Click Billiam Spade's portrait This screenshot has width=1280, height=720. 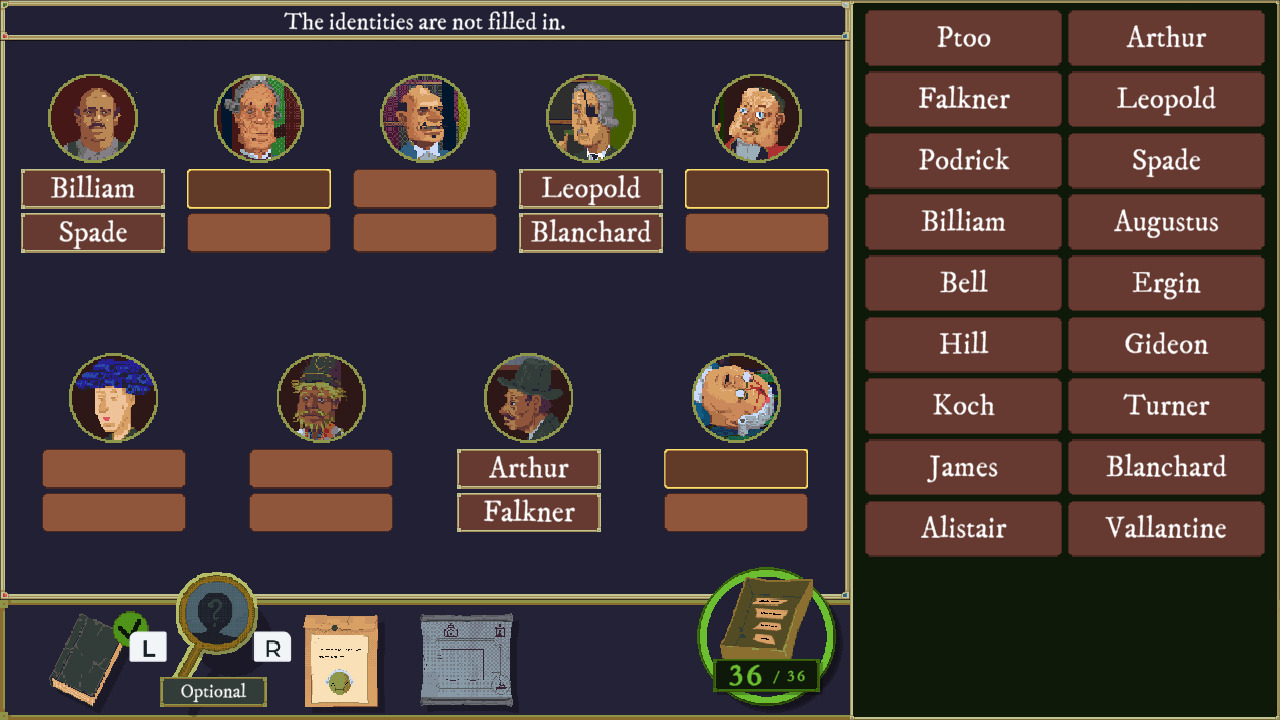pyautogui.click(x=93, y=117)
